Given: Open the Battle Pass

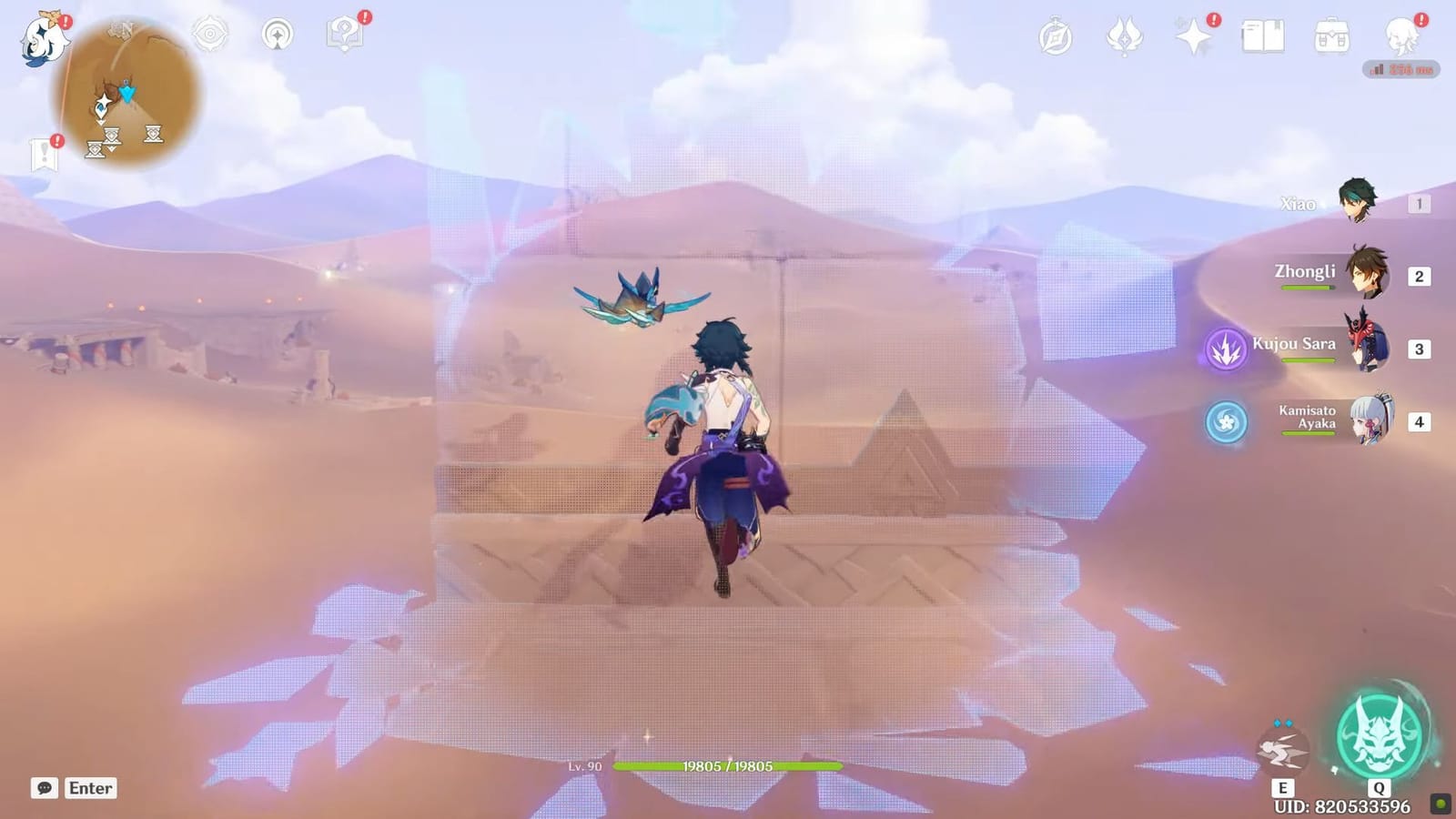Looking at the screenshot, I should [1123, 36].
